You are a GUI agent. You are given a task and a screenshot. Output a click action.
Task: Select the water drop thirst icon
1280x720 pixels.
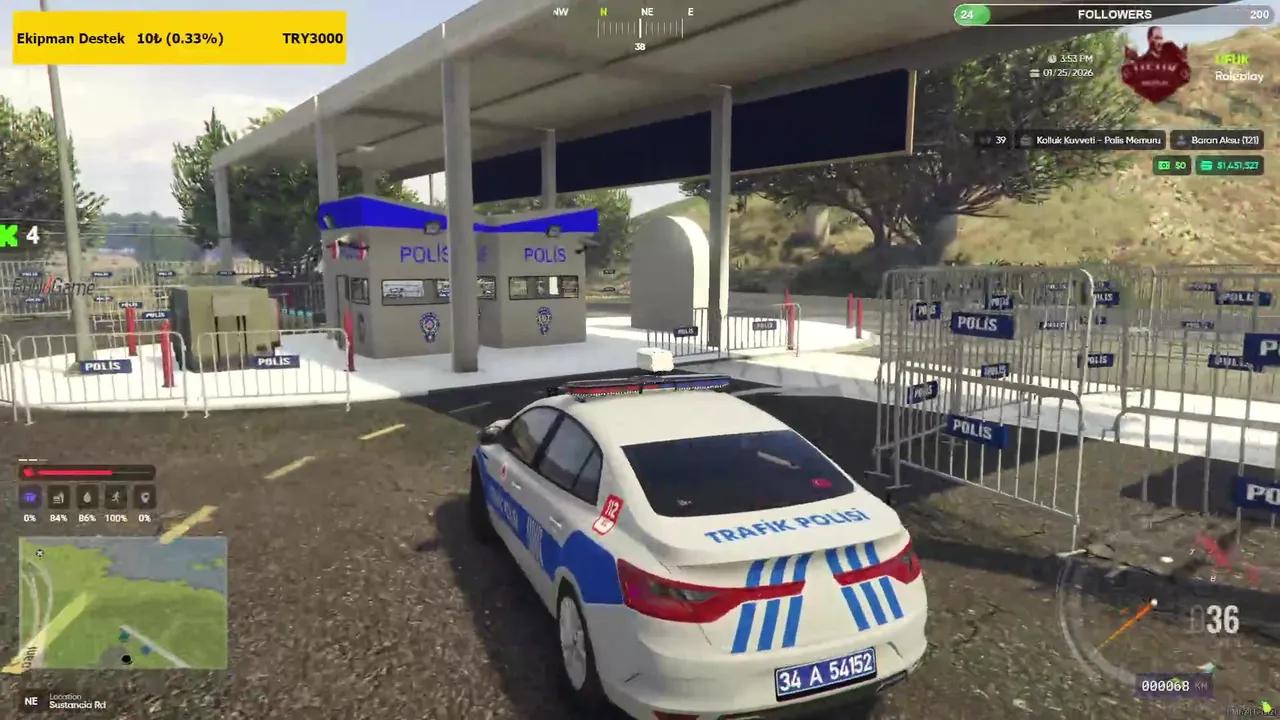87,497
